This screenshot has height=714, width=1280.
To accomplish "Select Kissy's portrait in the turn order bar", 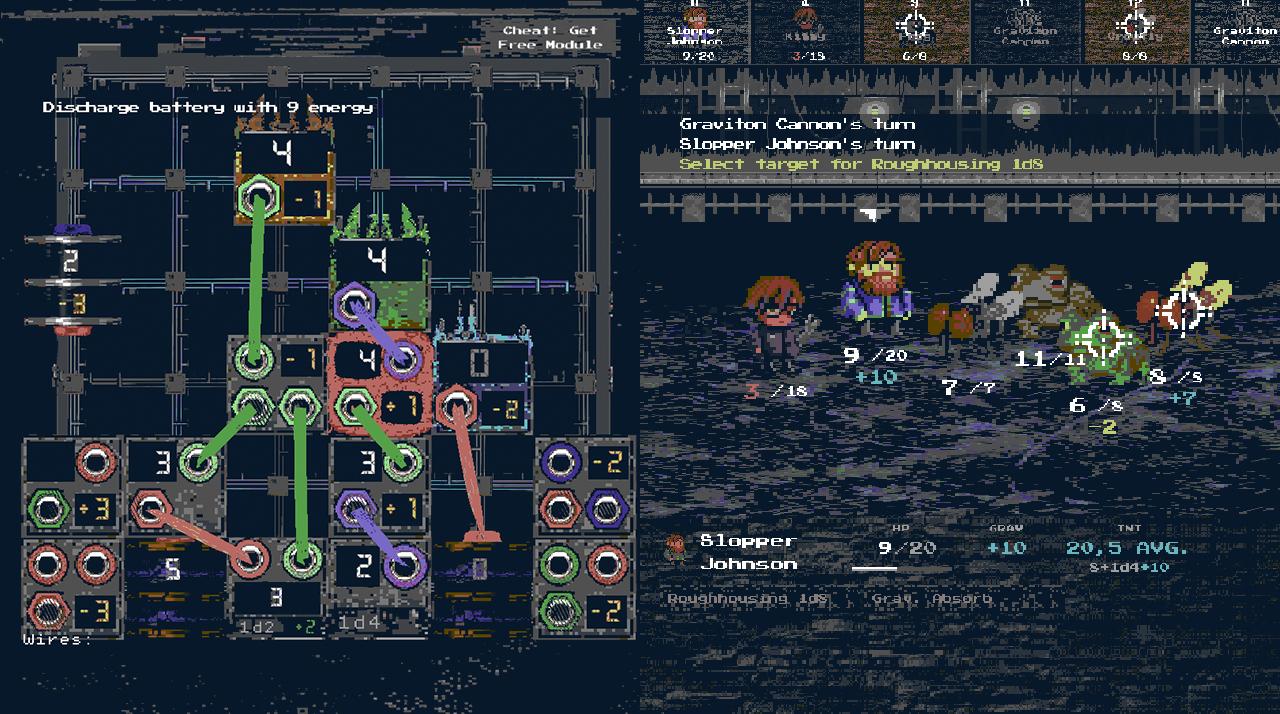I will pyautogui.click(x=806, y=30).
